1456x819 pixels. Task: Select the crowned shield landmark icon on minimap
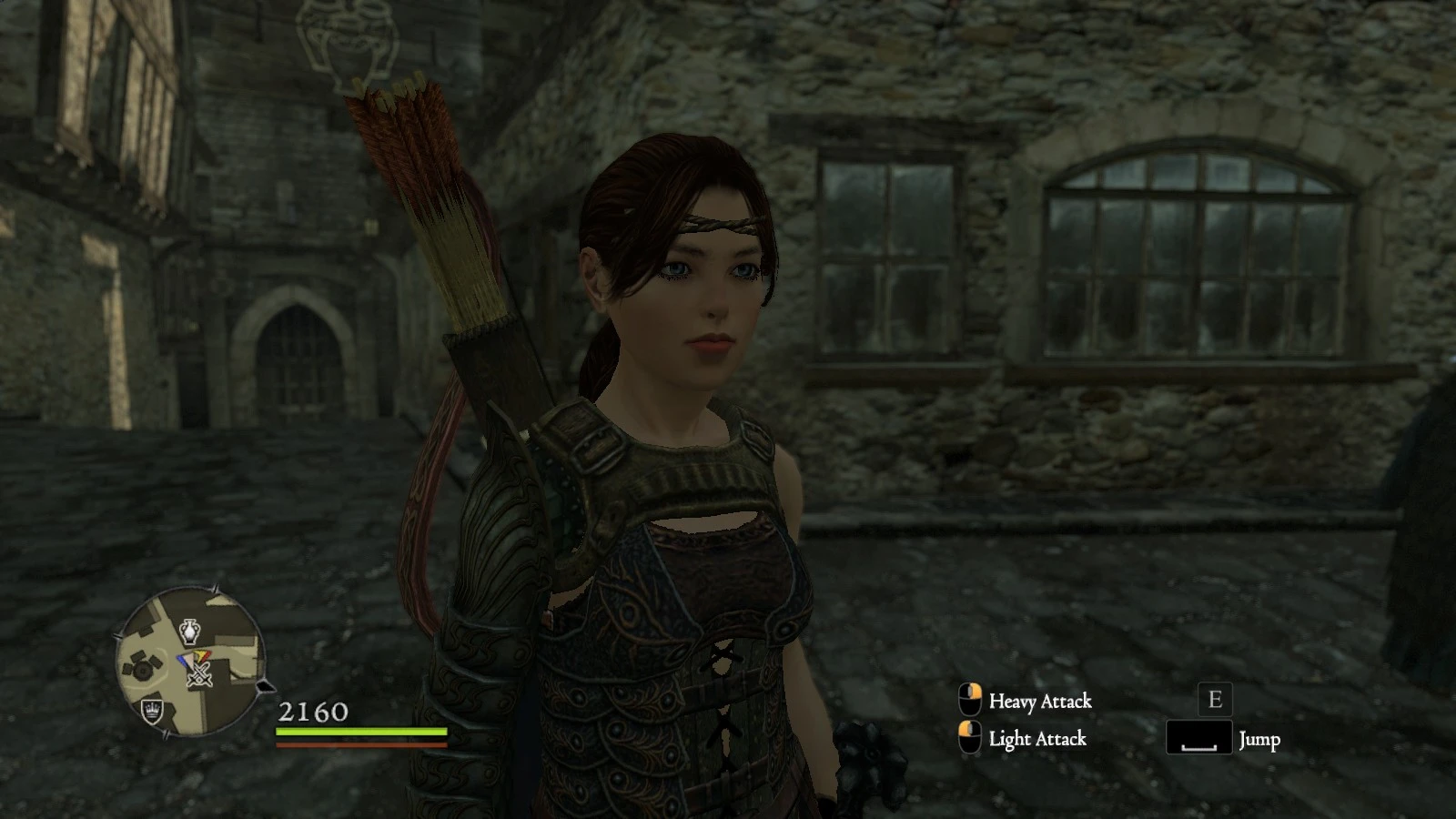click(152, 711)
